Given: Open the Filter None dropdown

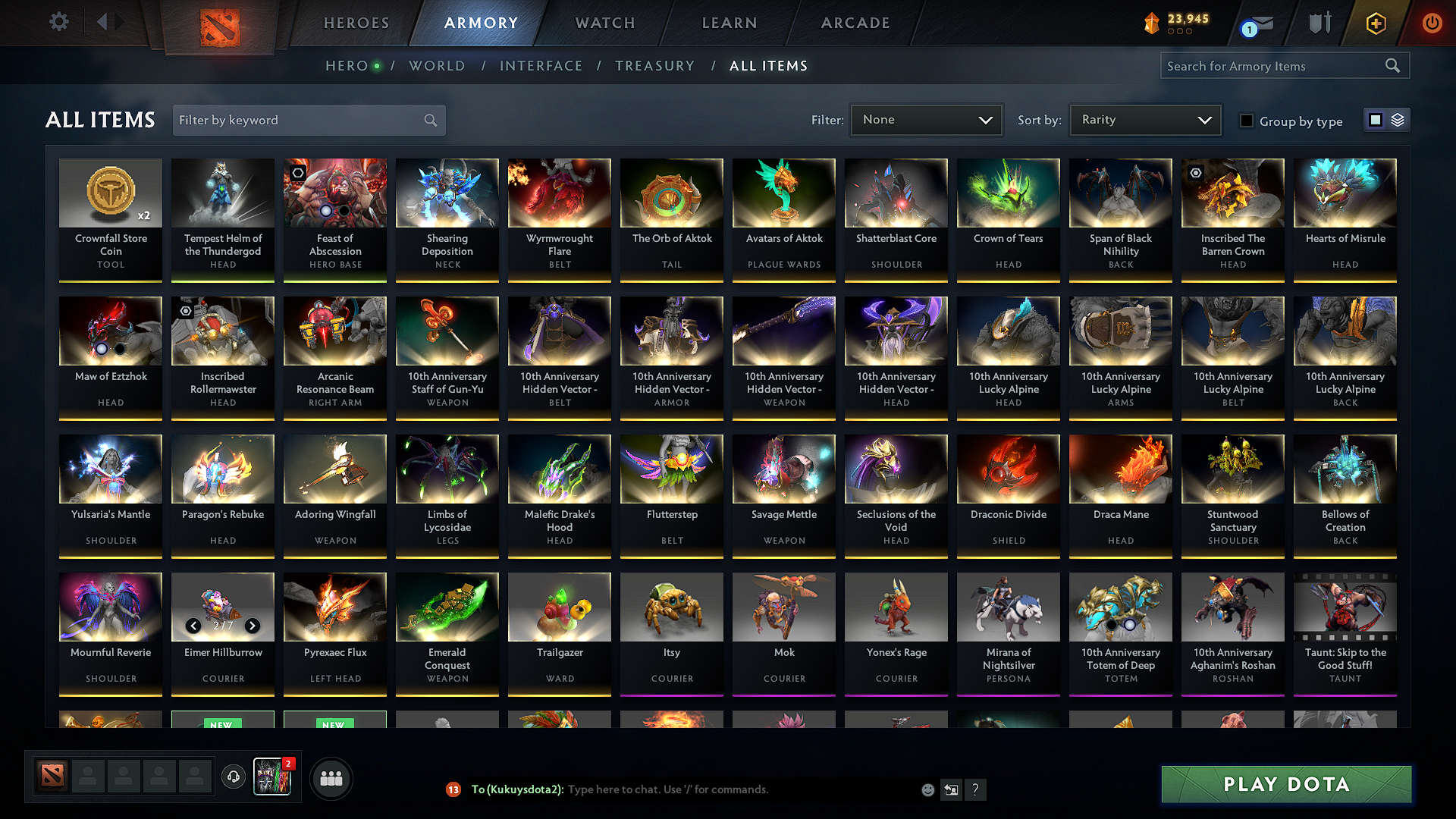Looking at the screenshot, I should click(926, 119).
